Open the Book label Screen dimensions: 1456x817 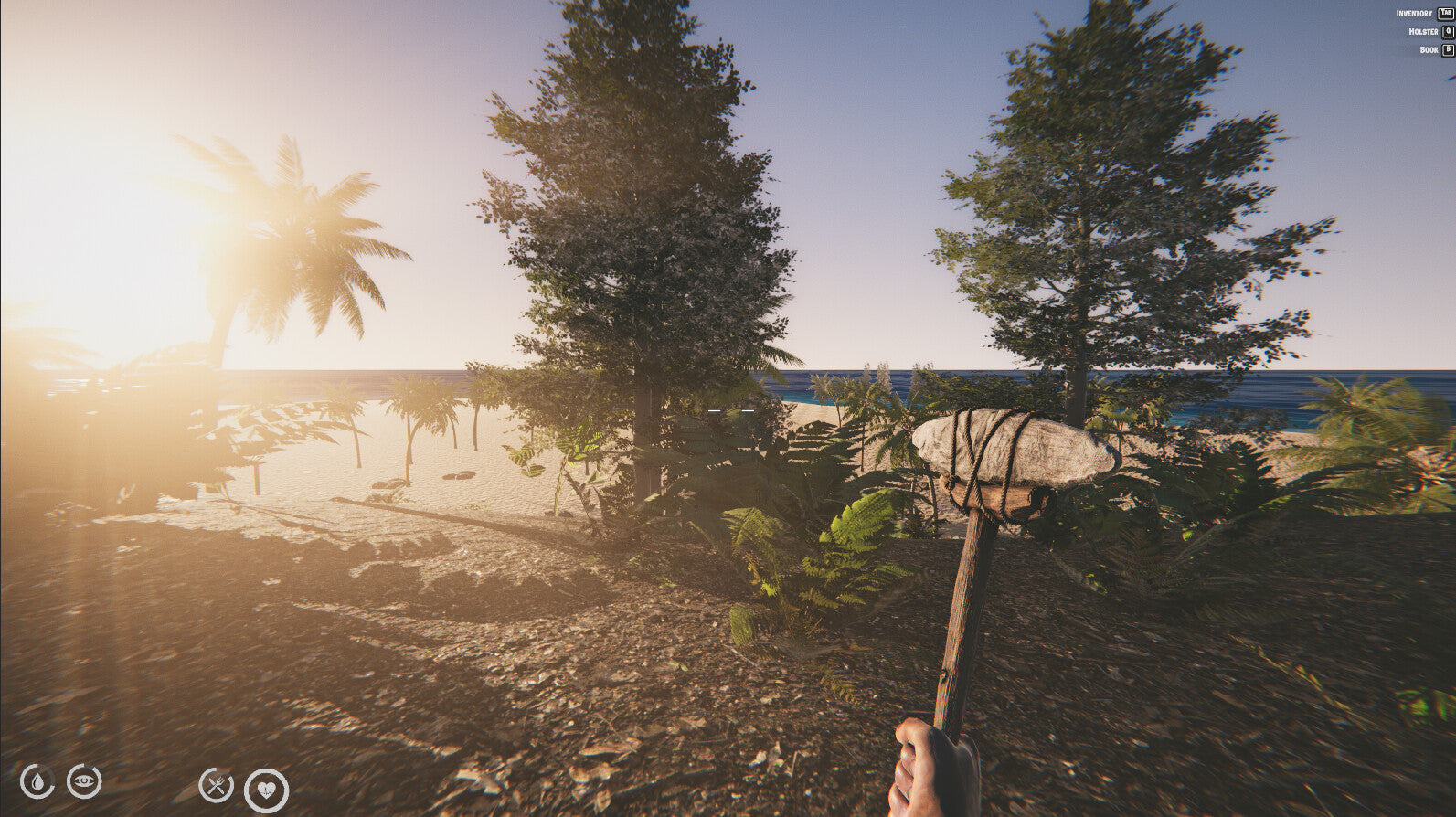(1429, 50)
